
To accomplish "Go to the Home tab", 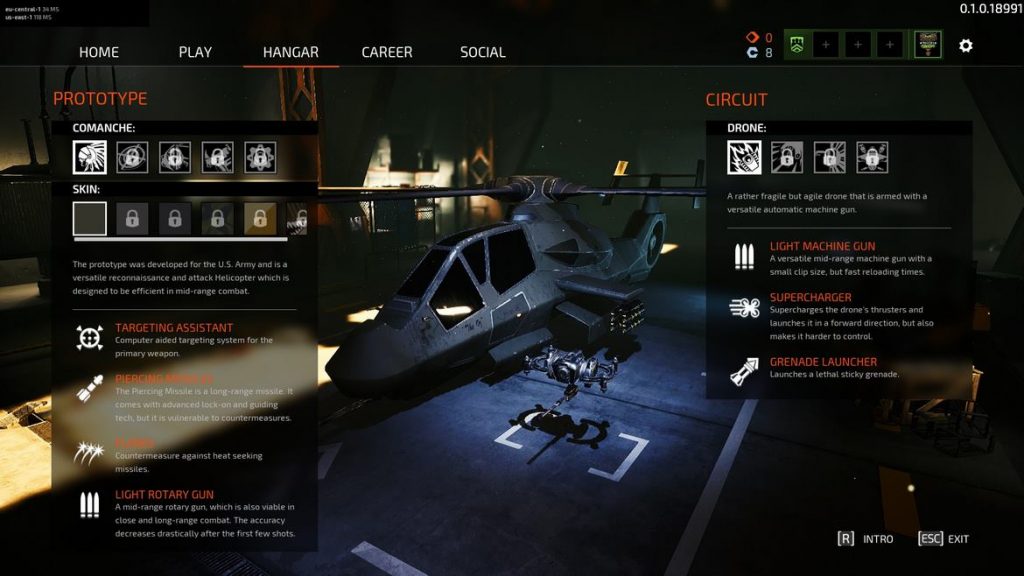I will (x=98, y=52).
